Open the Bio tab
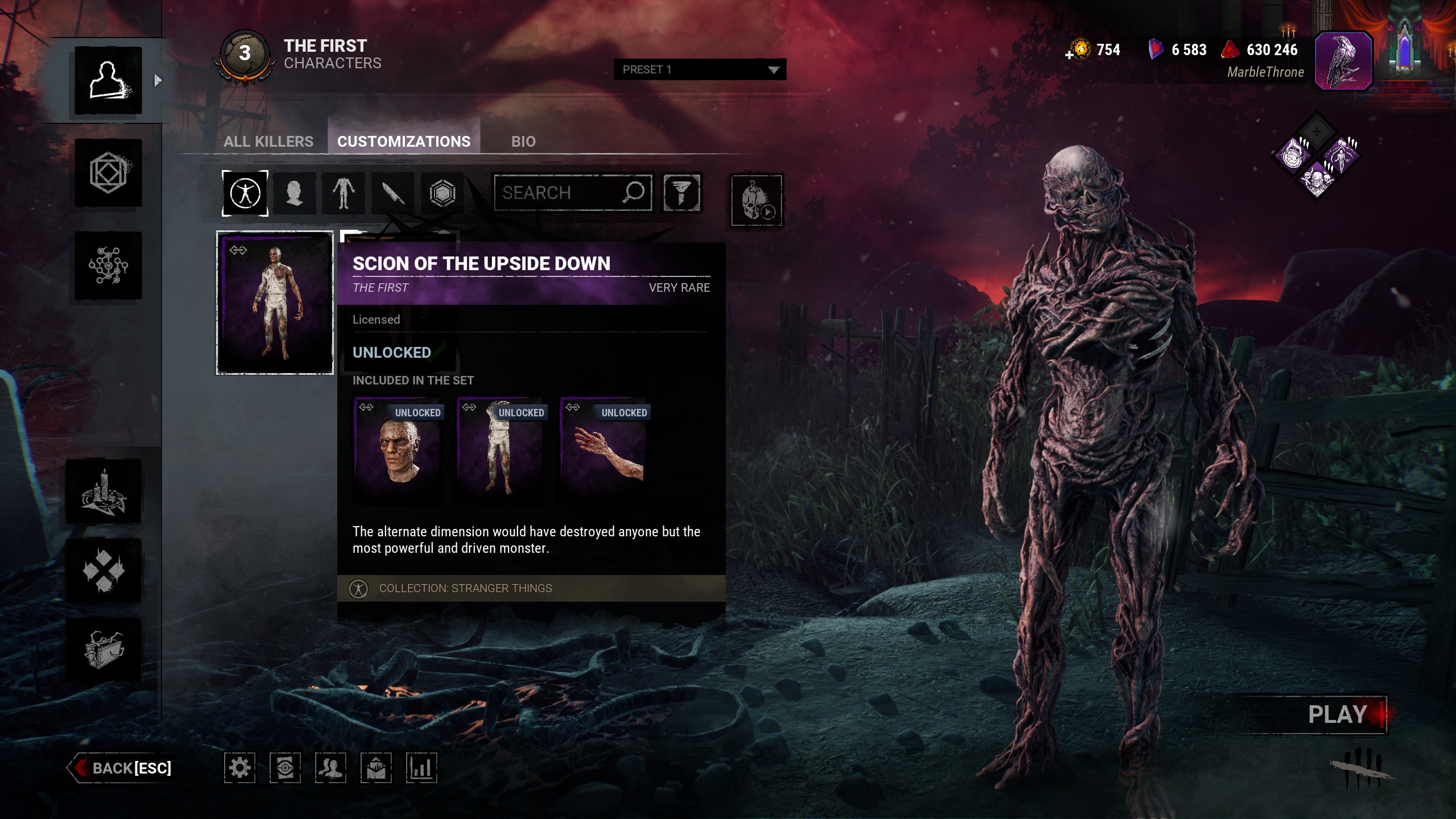The height and width of the screenshot is (819, 1456). (523, 141)
